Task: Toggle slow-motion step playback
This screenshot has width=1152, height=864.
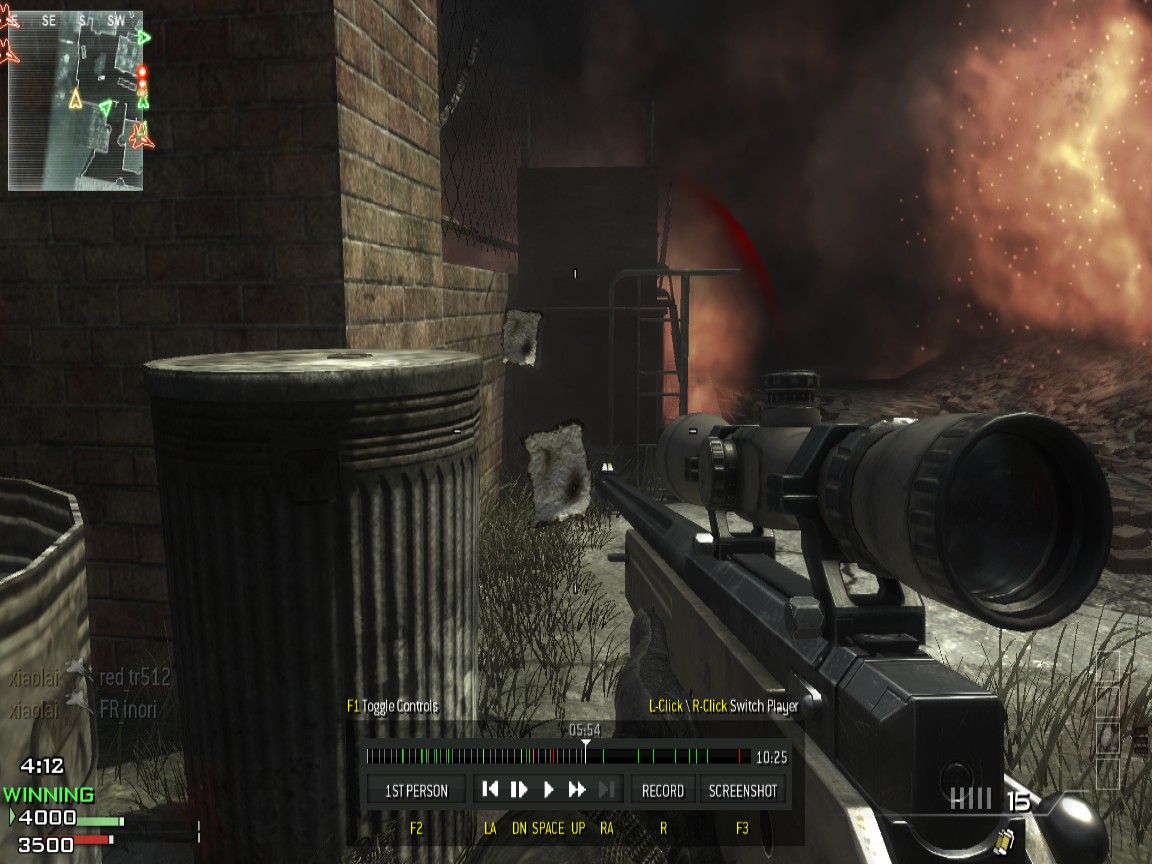Action: [519, 790]
